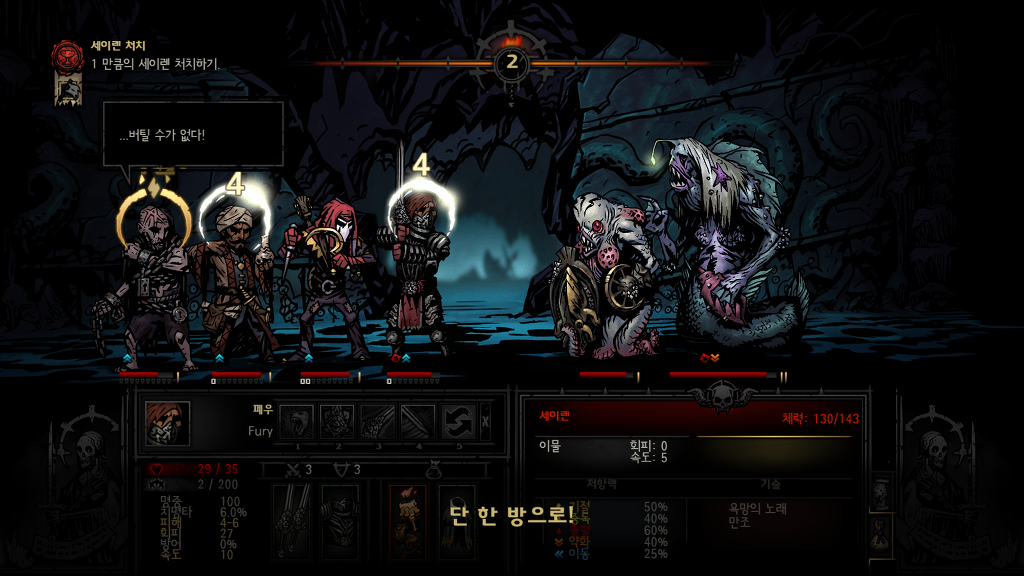Click the narrow pass turn button

487,423
